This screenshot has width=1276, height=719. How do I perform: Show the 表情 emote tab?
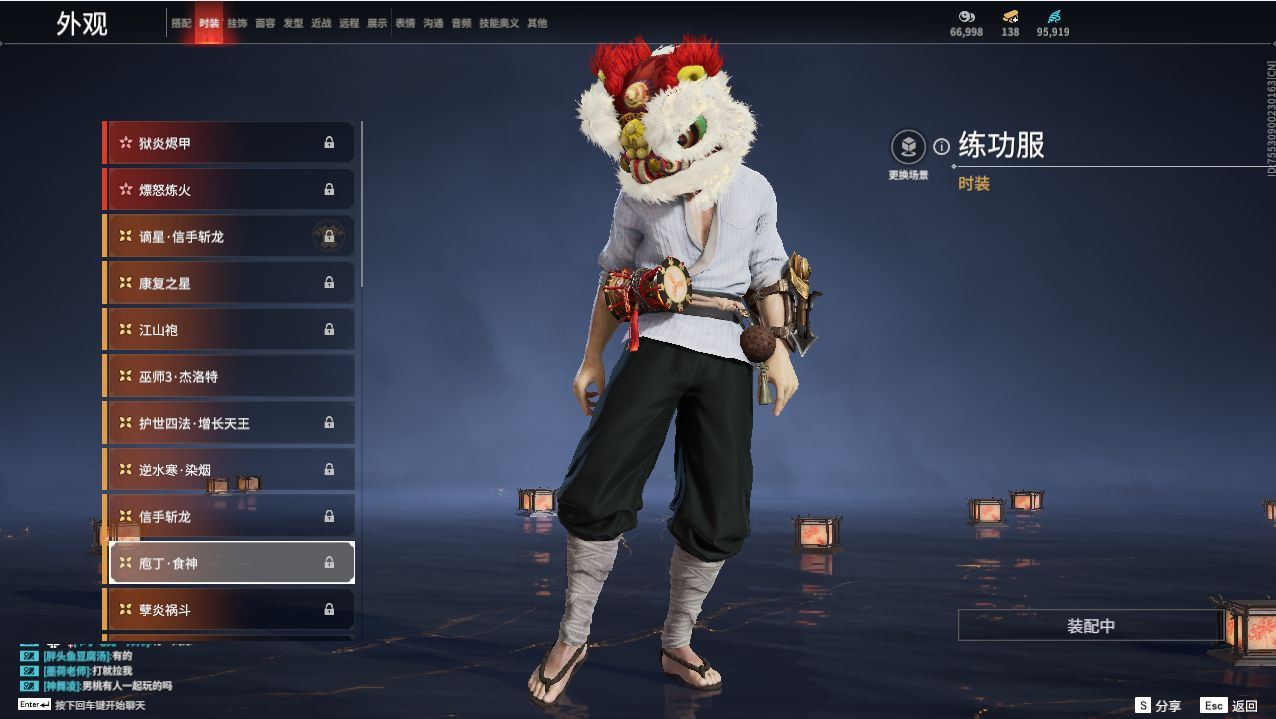(x=405, y=23)
